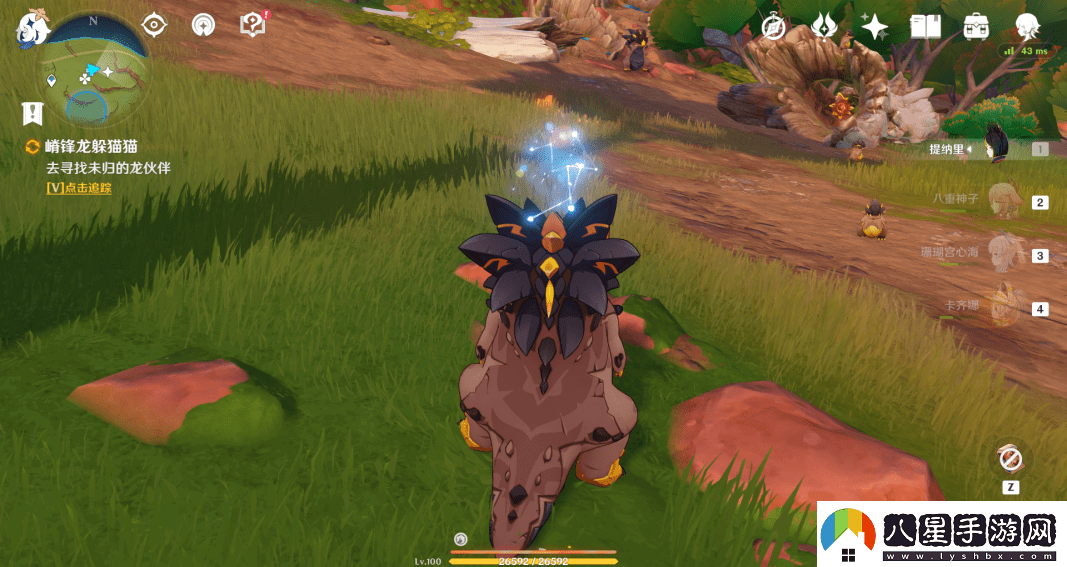The height and width of the screenshot is (567, 1067).
Task: Switch to party member 卡齐娜
Action: pyautogui.click(x=1001, y=308)
